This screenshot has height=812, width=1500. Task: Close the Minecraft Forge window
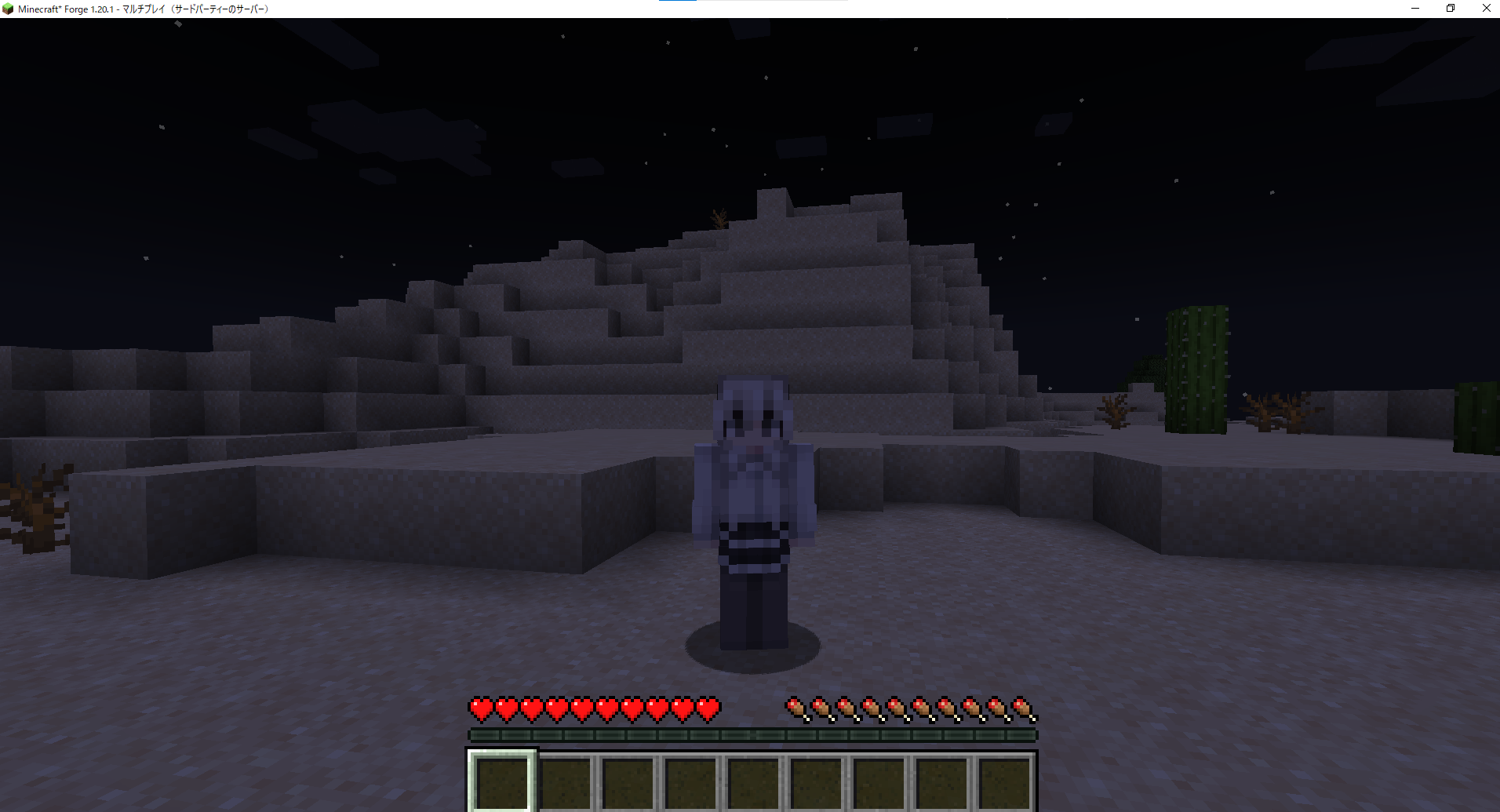pyautogui.click(x=1486, y=9)
